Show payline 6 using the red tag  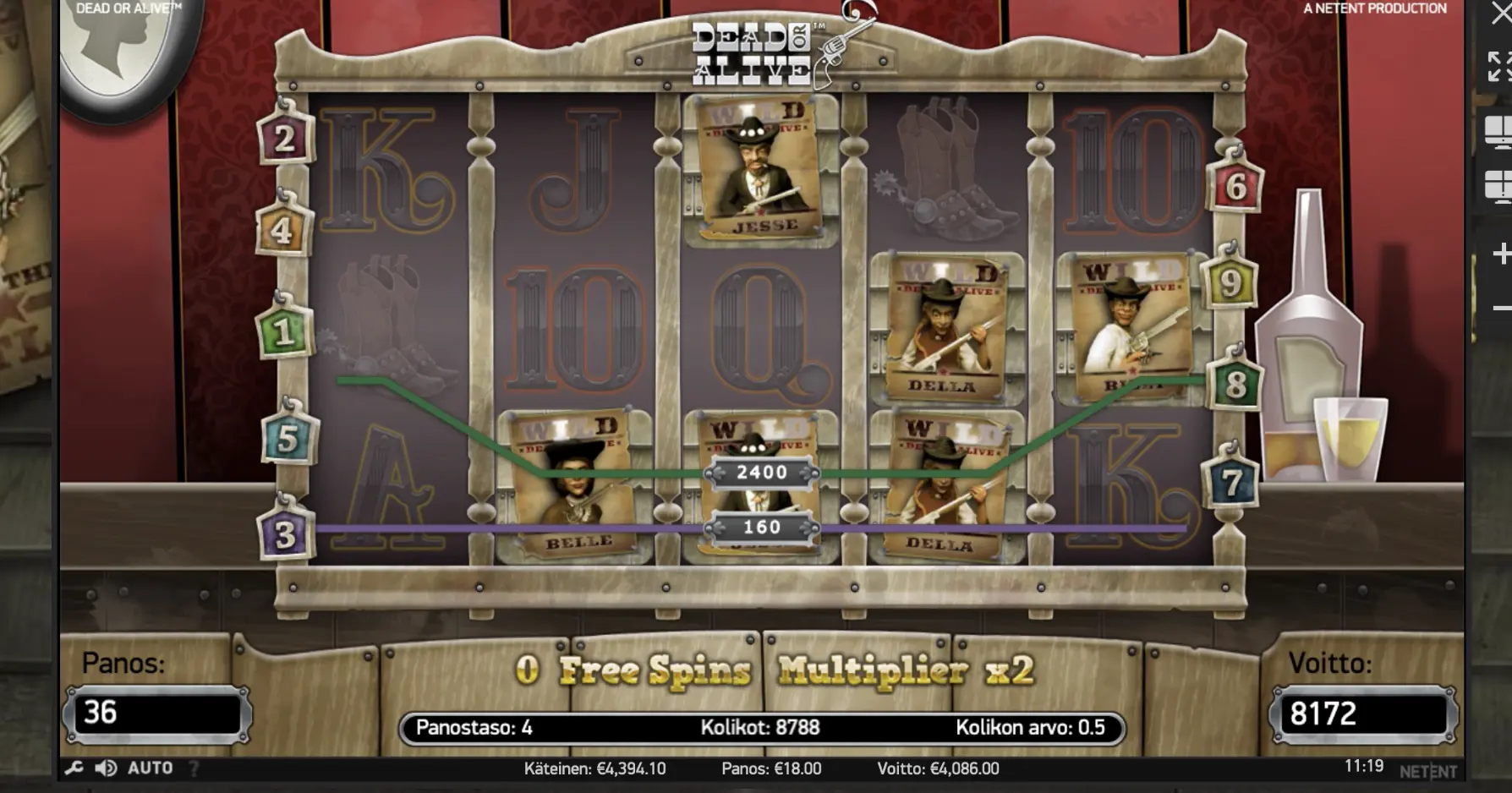pyautogui.click(x=1235, y=187)
